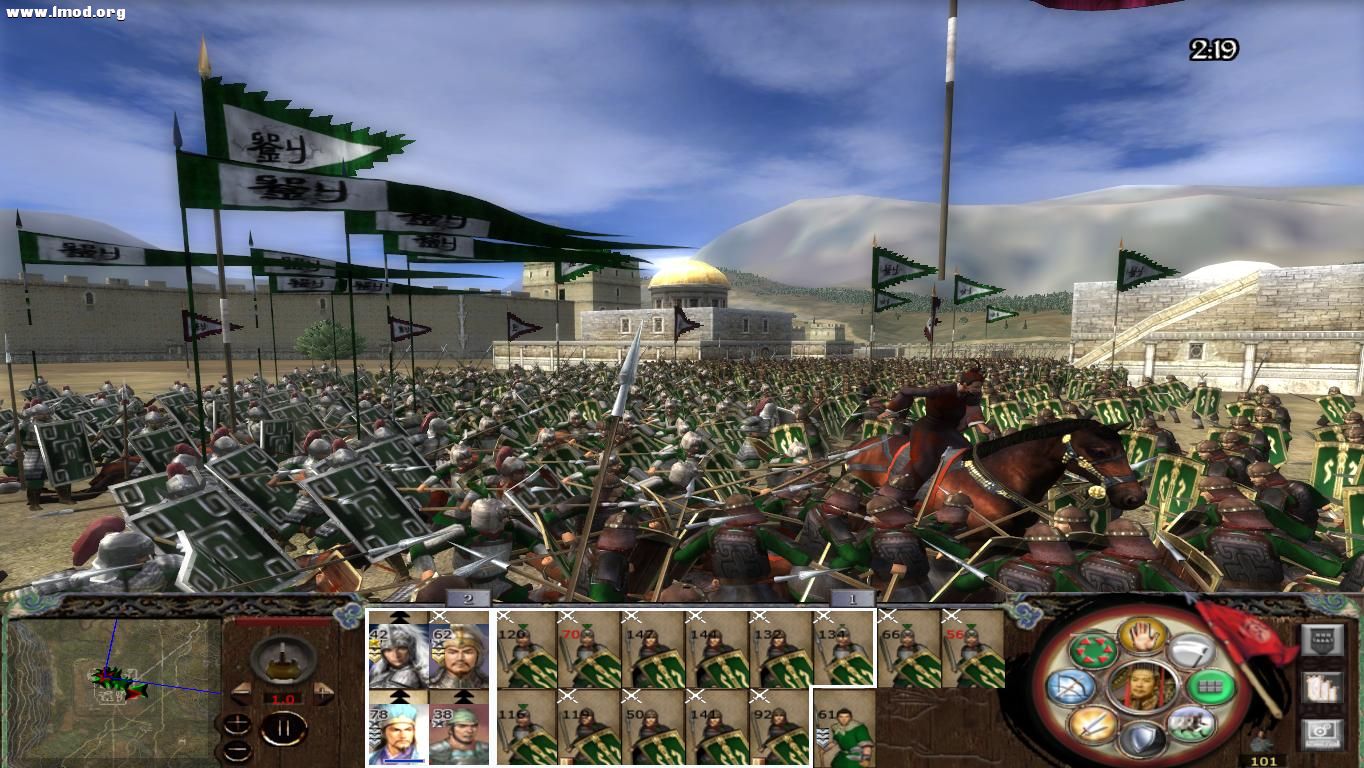Open the battle scrolls panel on the right
The height and width of the screenshot is (768, 1364).
[1323, 686]
